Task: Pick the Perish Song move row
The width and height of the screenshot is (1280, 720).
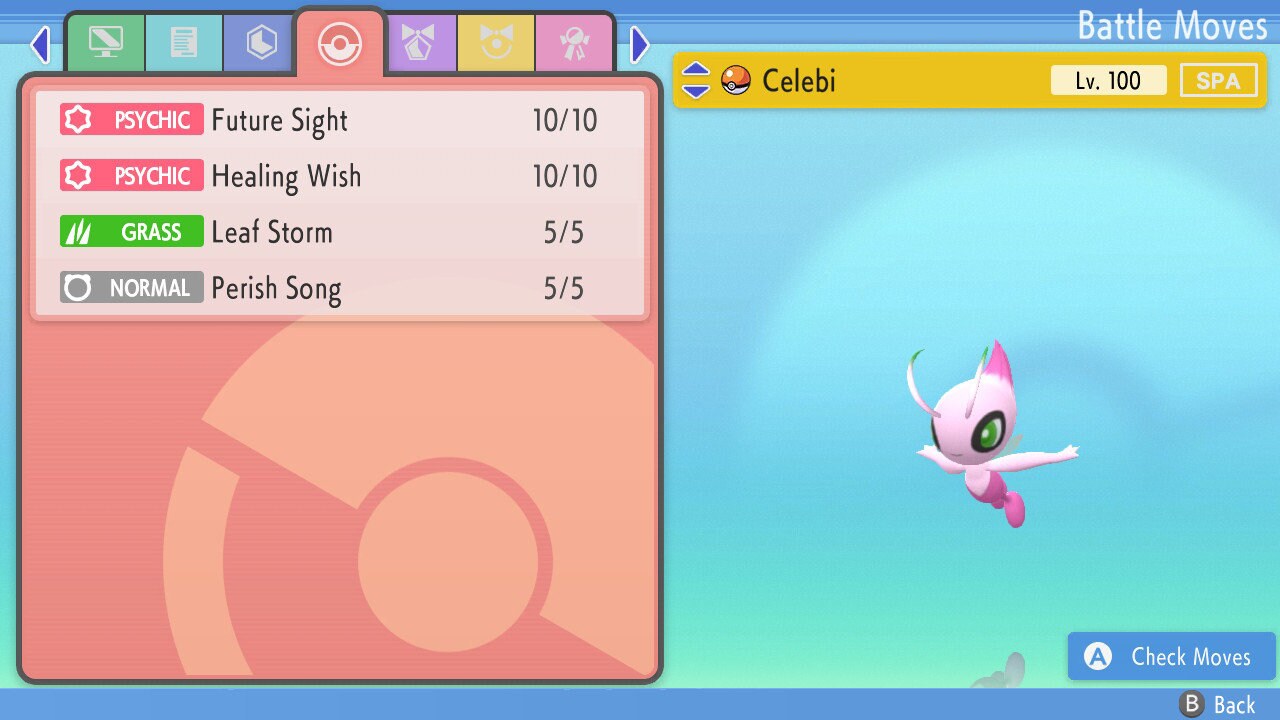Action: [340, 288]
